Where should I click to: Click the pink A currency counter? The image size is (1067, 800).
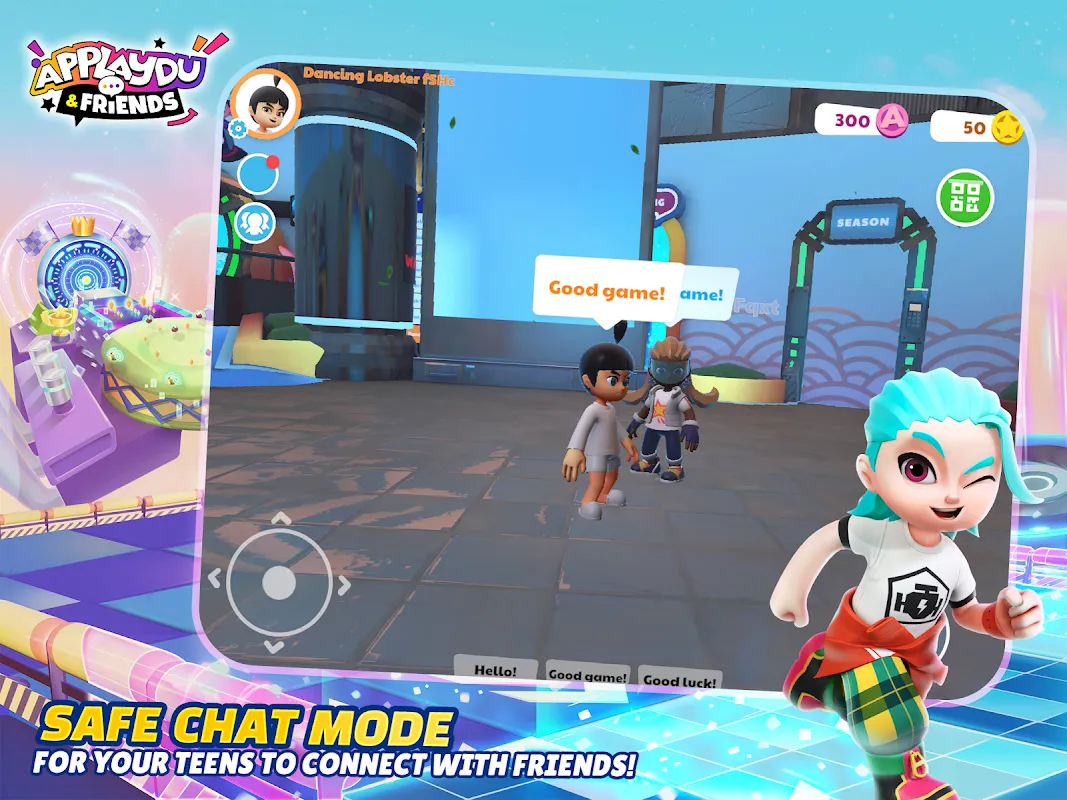click(x=862, y=121)
